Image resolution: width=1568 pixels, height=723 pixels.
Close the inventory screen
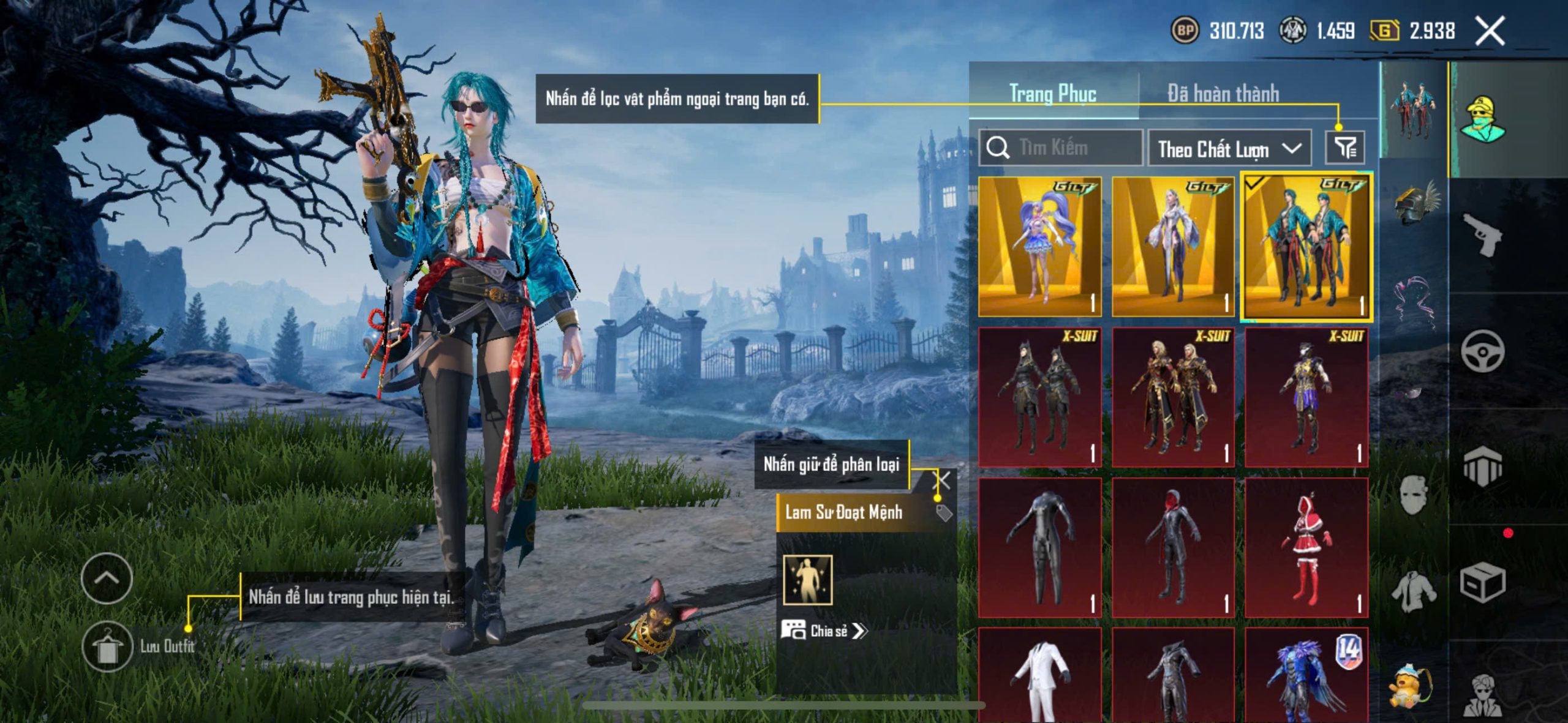(x=1490, y=31)
